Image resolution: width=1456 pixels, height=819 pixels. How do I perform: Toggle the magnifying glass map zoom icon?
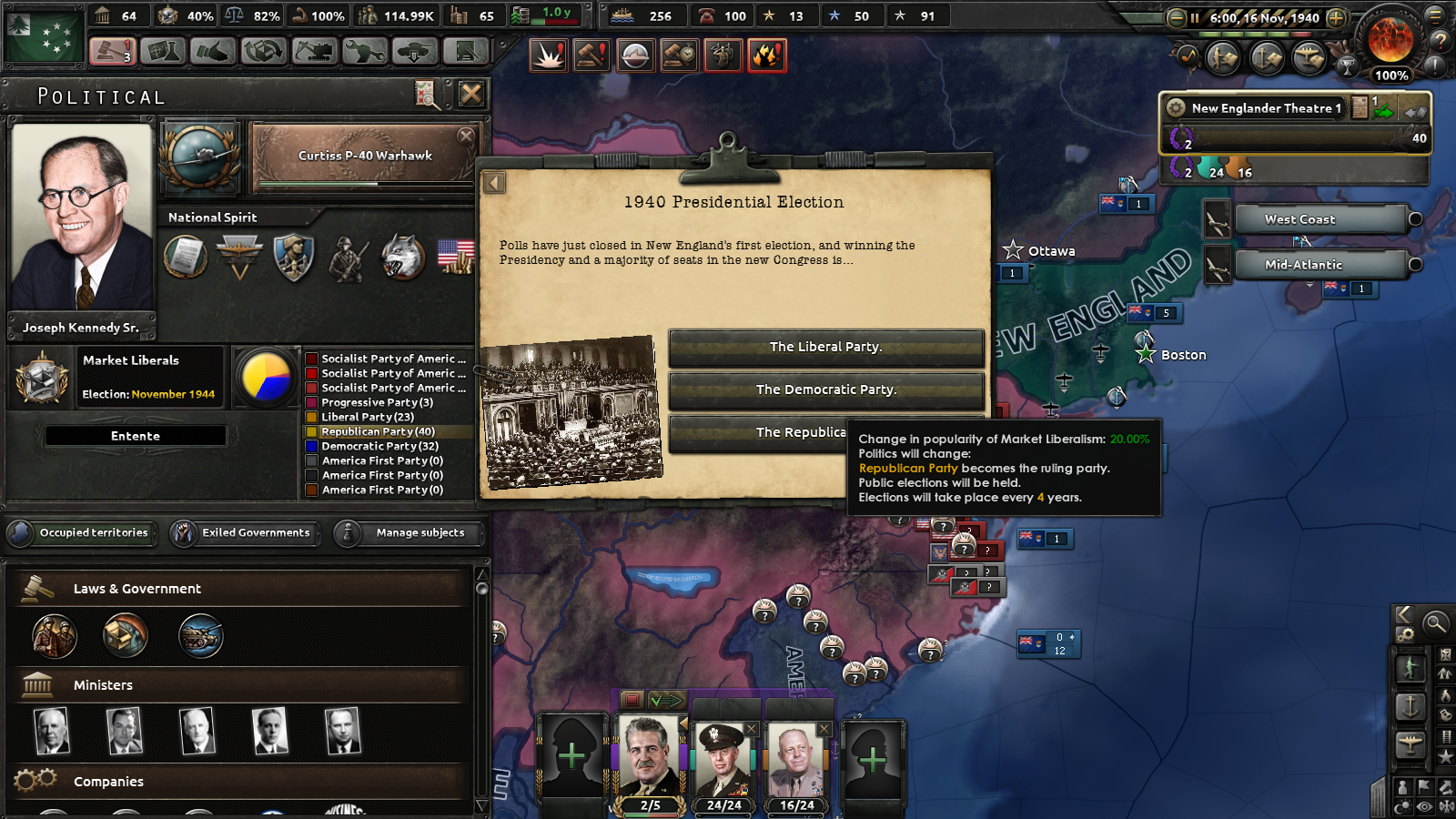[1435, 622]
